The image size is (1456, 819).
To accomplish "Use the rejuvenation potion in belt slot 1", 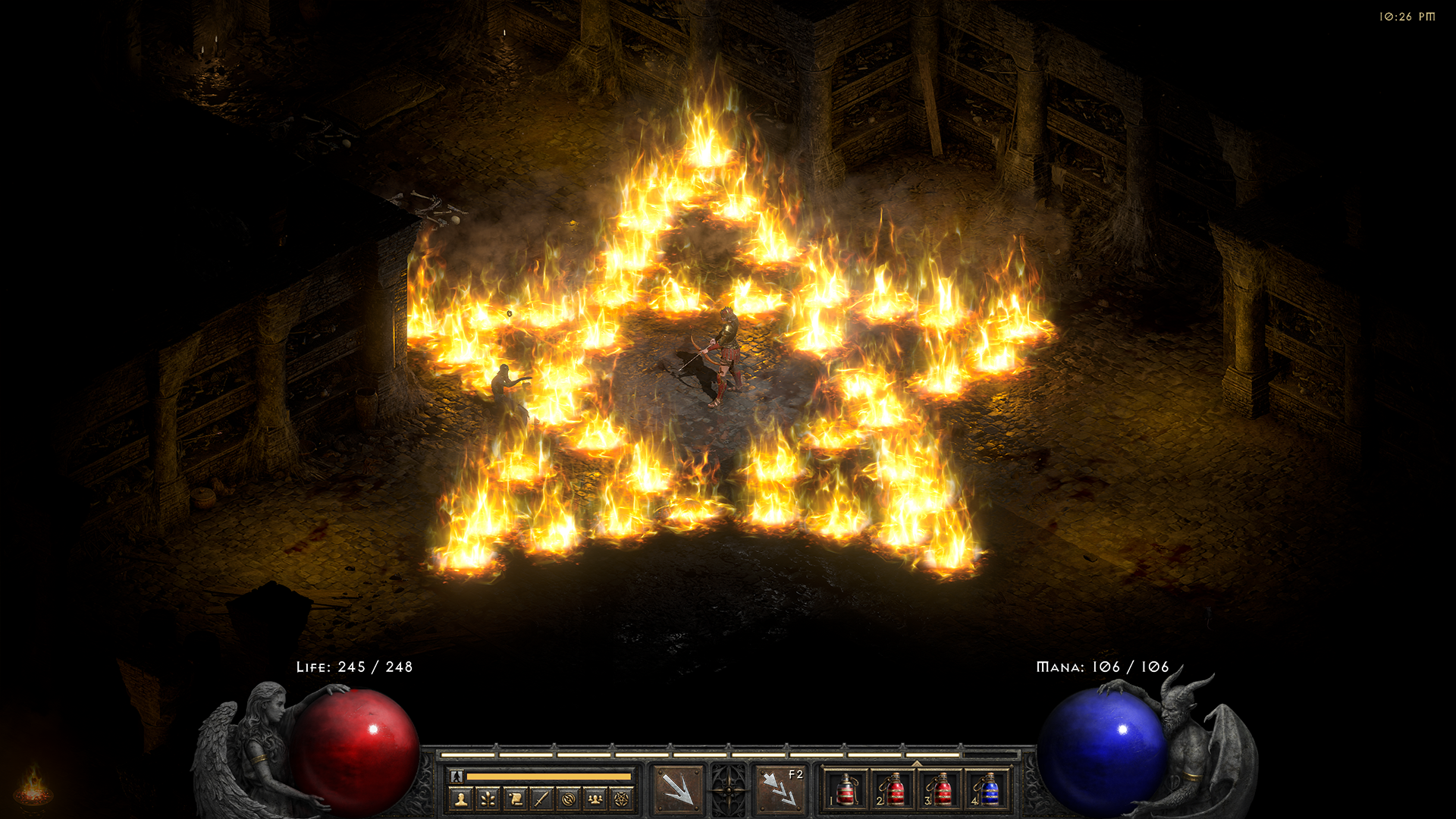I will click(846, 790).
